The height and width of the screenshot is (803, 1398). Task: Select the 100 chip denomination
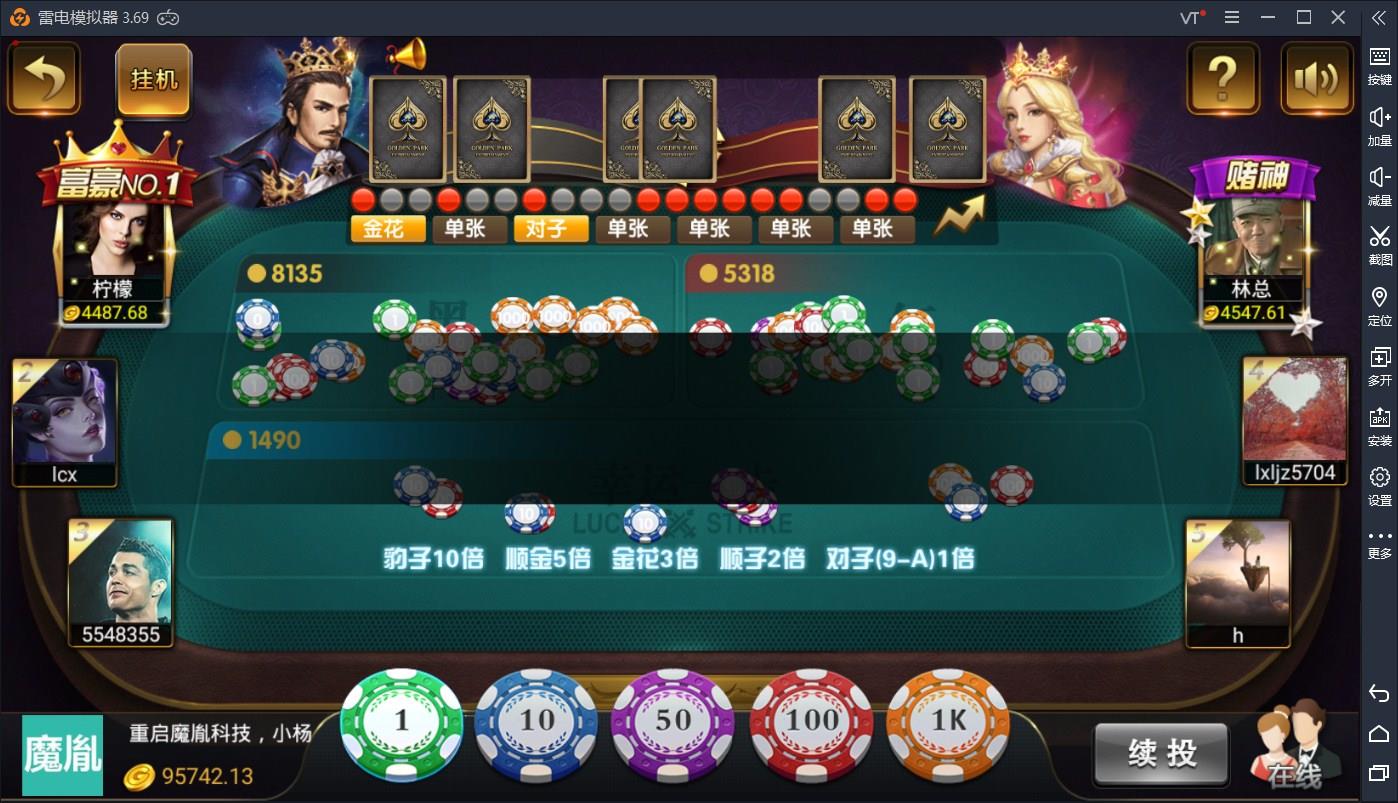click(810, 722)
